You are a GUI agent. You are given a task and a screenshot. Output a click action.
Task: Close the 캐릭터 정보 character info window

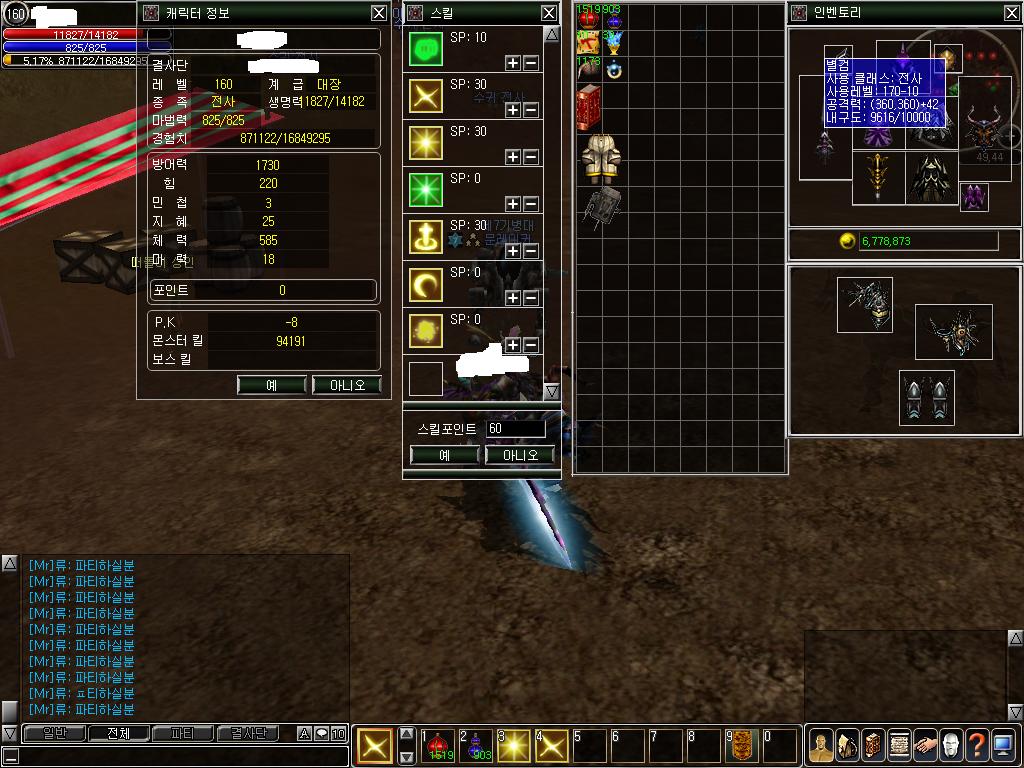coord(378,13)
